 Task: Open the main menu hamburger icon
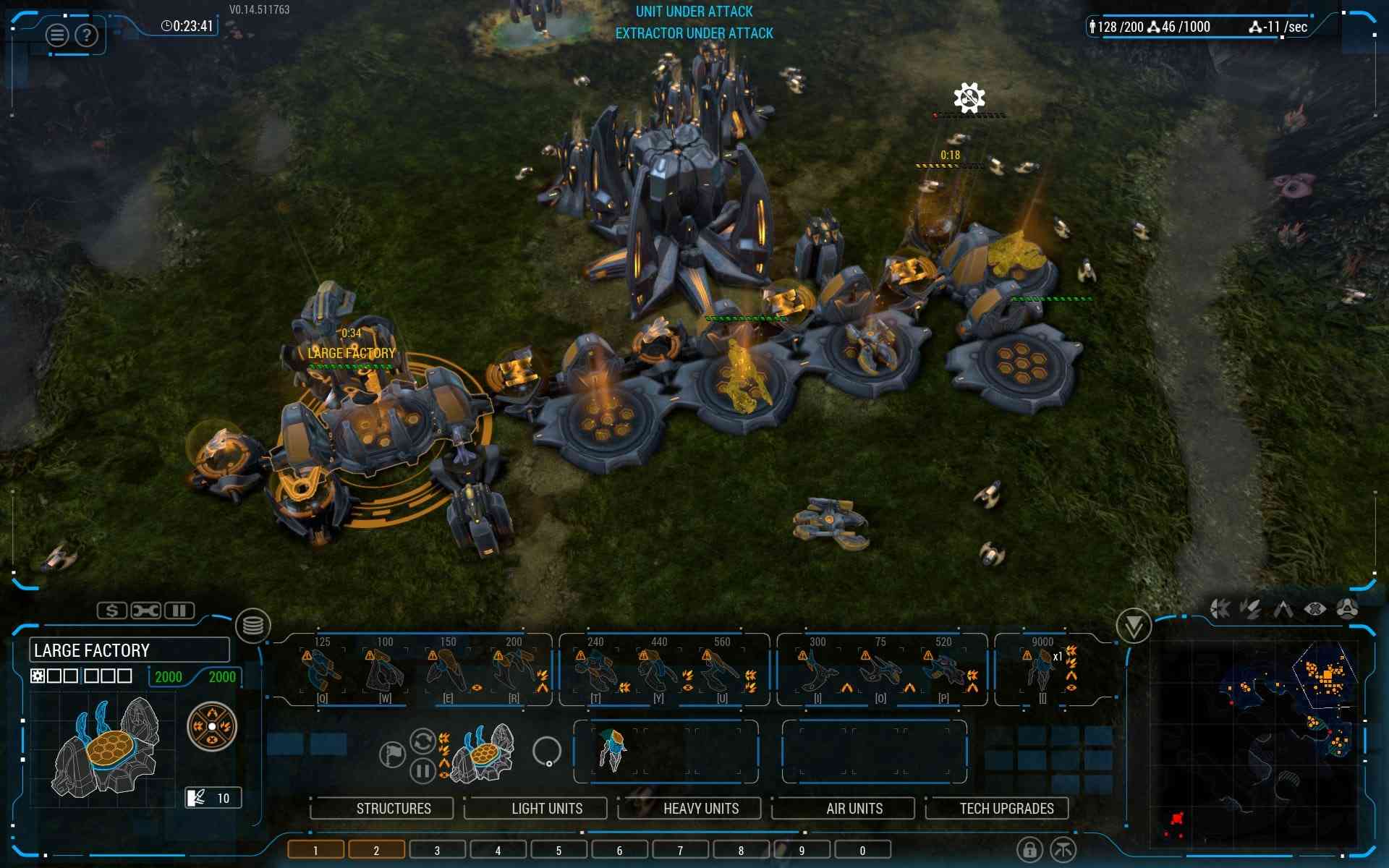click(x=57, y=35)
